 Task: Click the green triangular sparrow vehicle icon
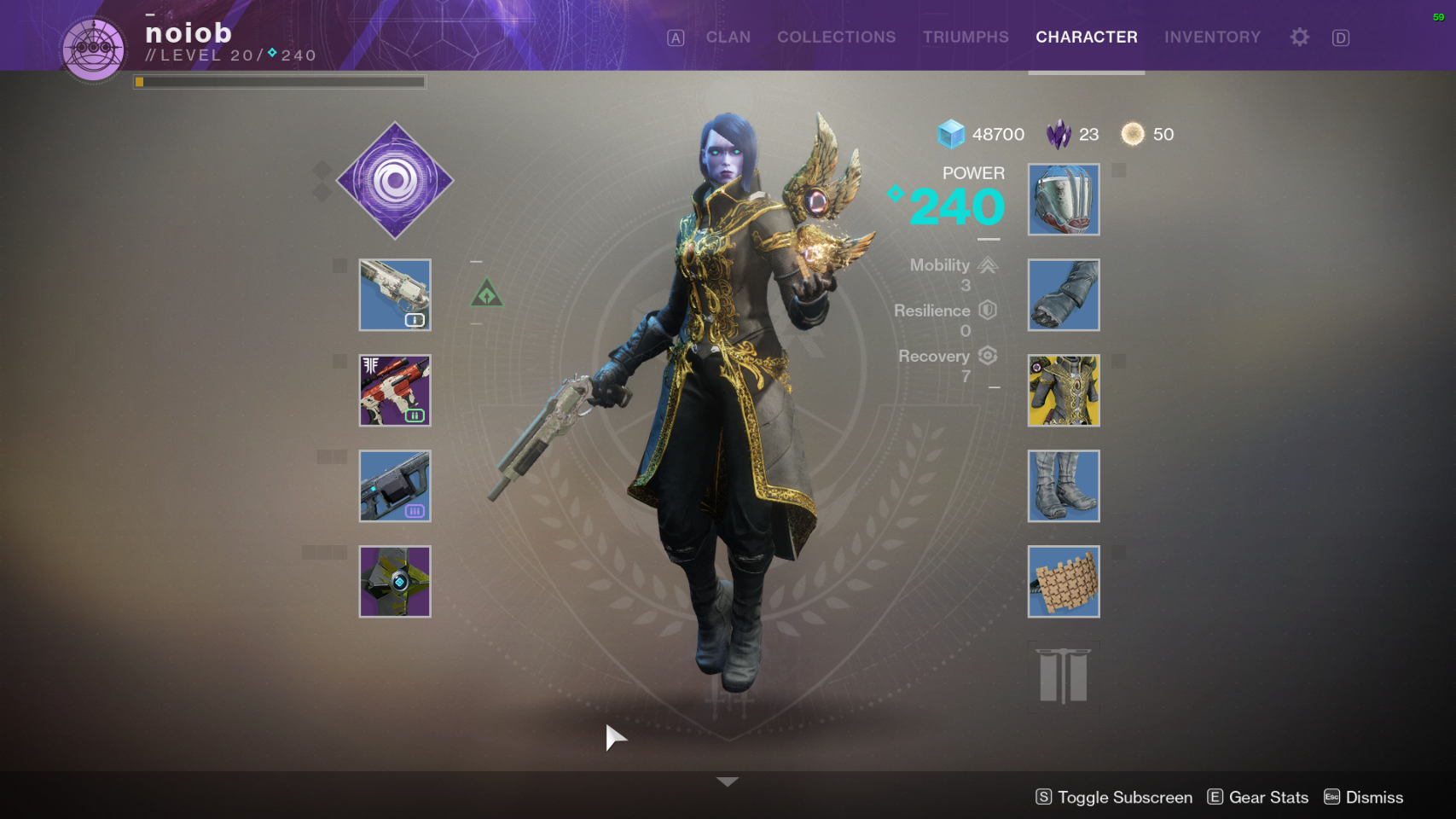[487, 294]
